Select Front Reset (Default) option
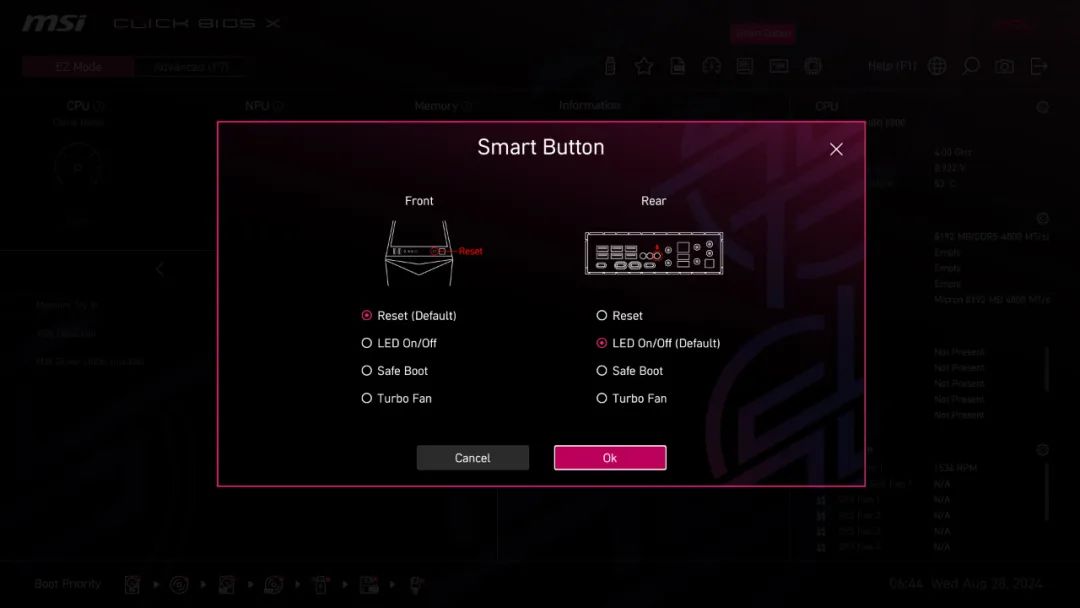 367,315
